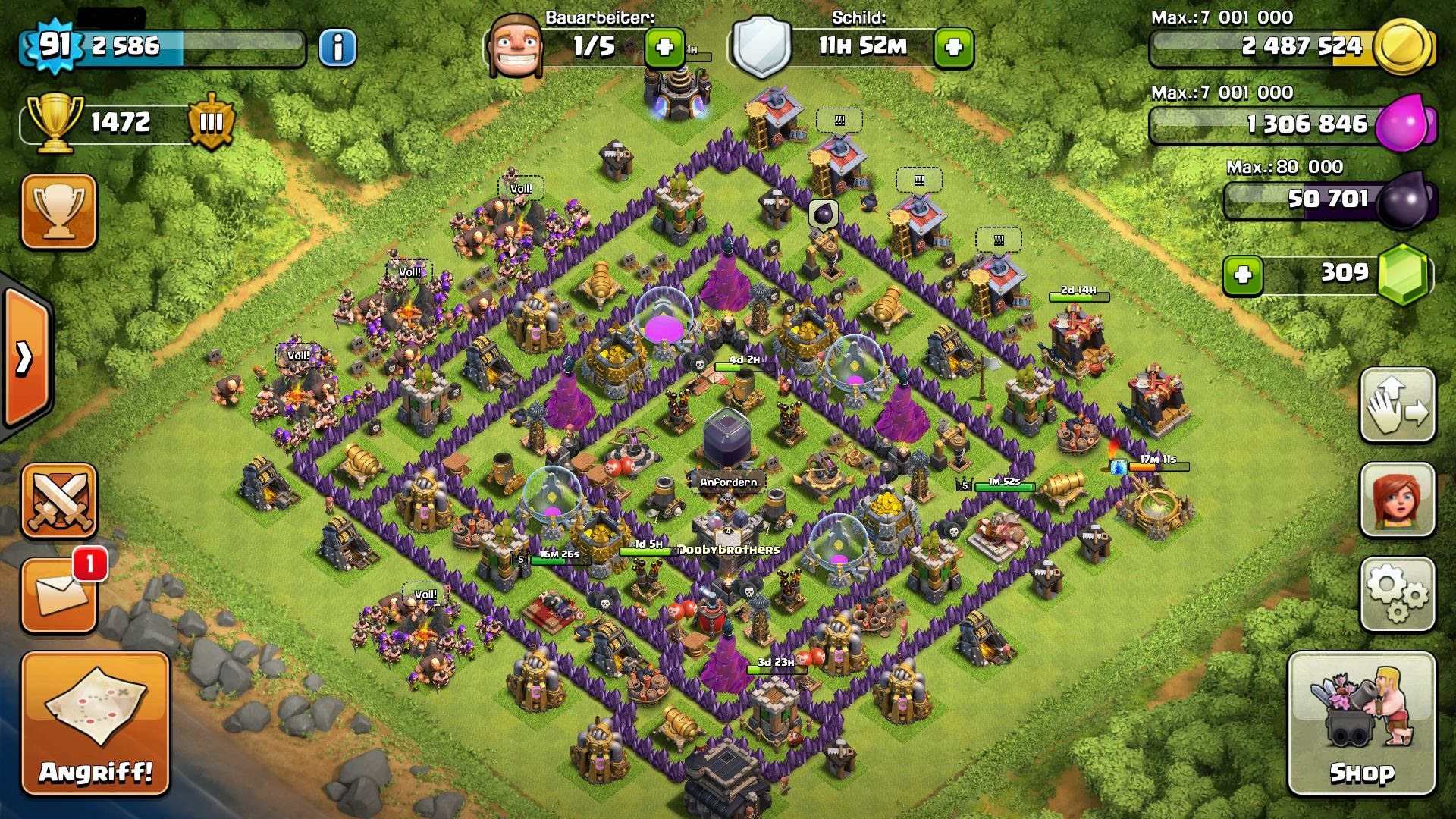This screenshot has width=1456, height=819.
Task: Tap the Anfordern clan castle request bubble
Action: [728, 482]
